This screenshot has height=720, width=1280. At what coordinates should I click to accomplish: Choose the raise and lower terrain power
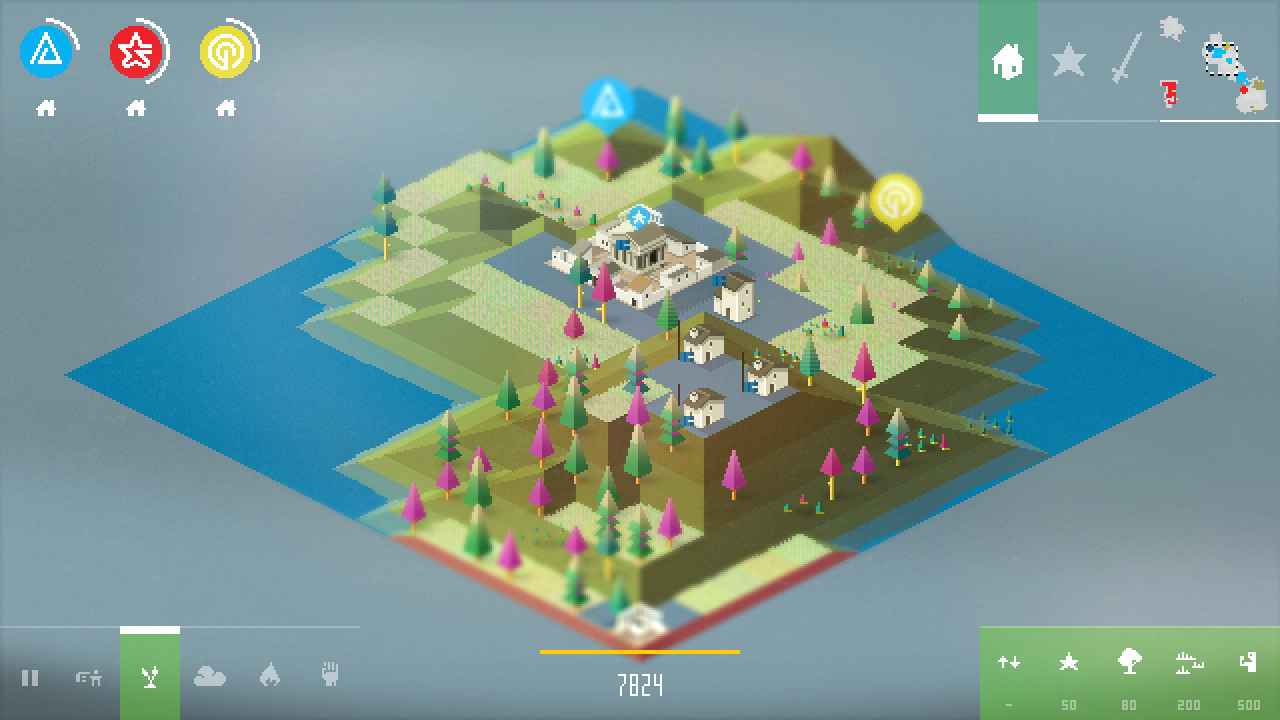[x=1009, y=662]
